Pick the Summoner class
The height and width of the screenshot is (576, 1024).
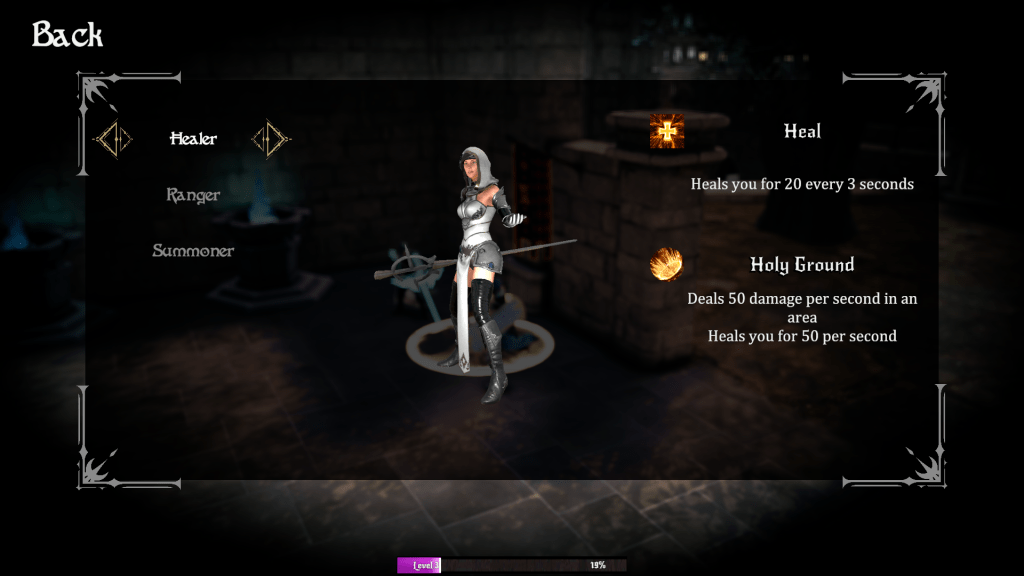tap(193, 251)
